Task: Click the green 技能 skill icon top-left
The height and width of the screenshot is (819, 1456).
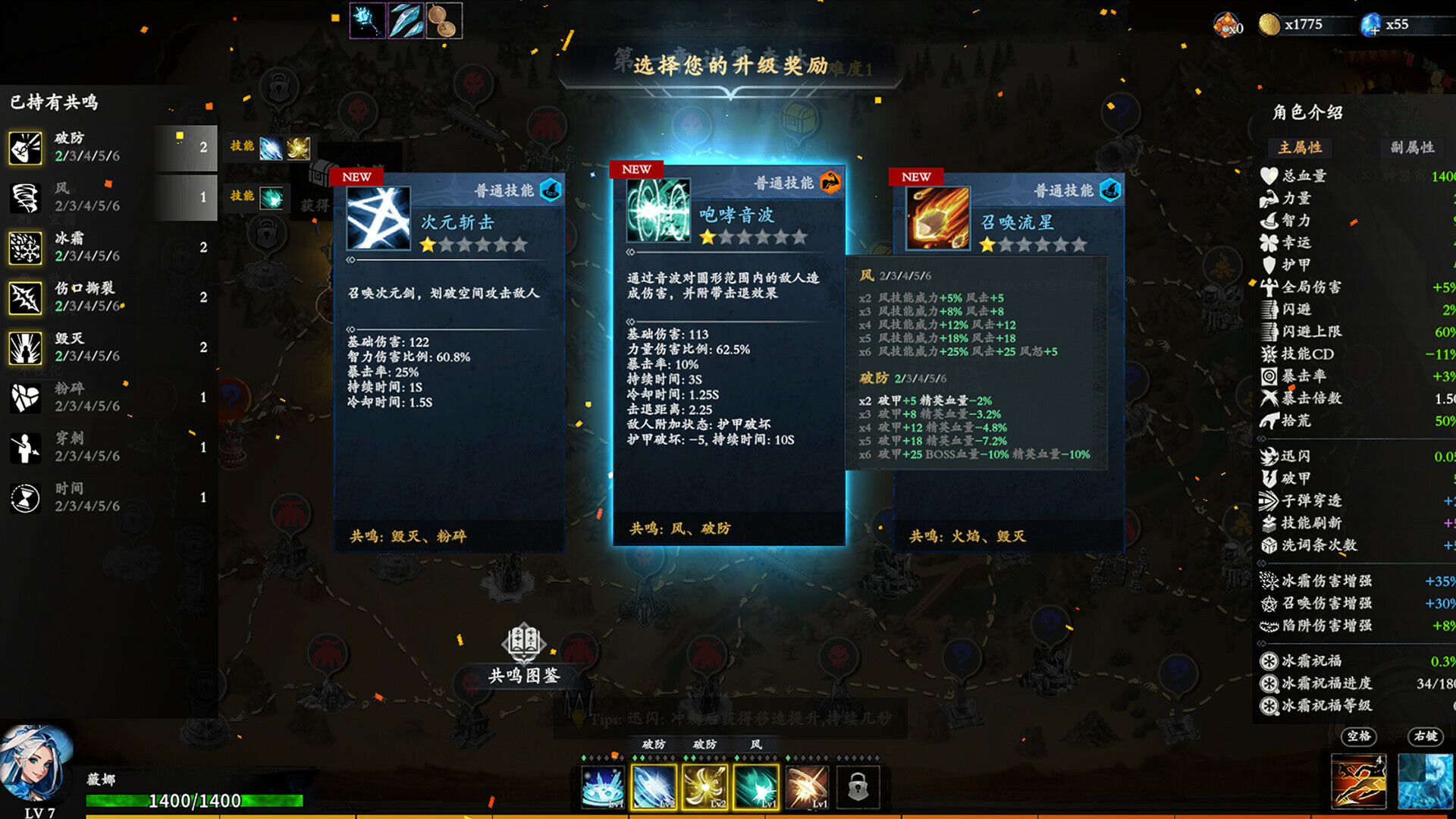Action: (271, 196)
